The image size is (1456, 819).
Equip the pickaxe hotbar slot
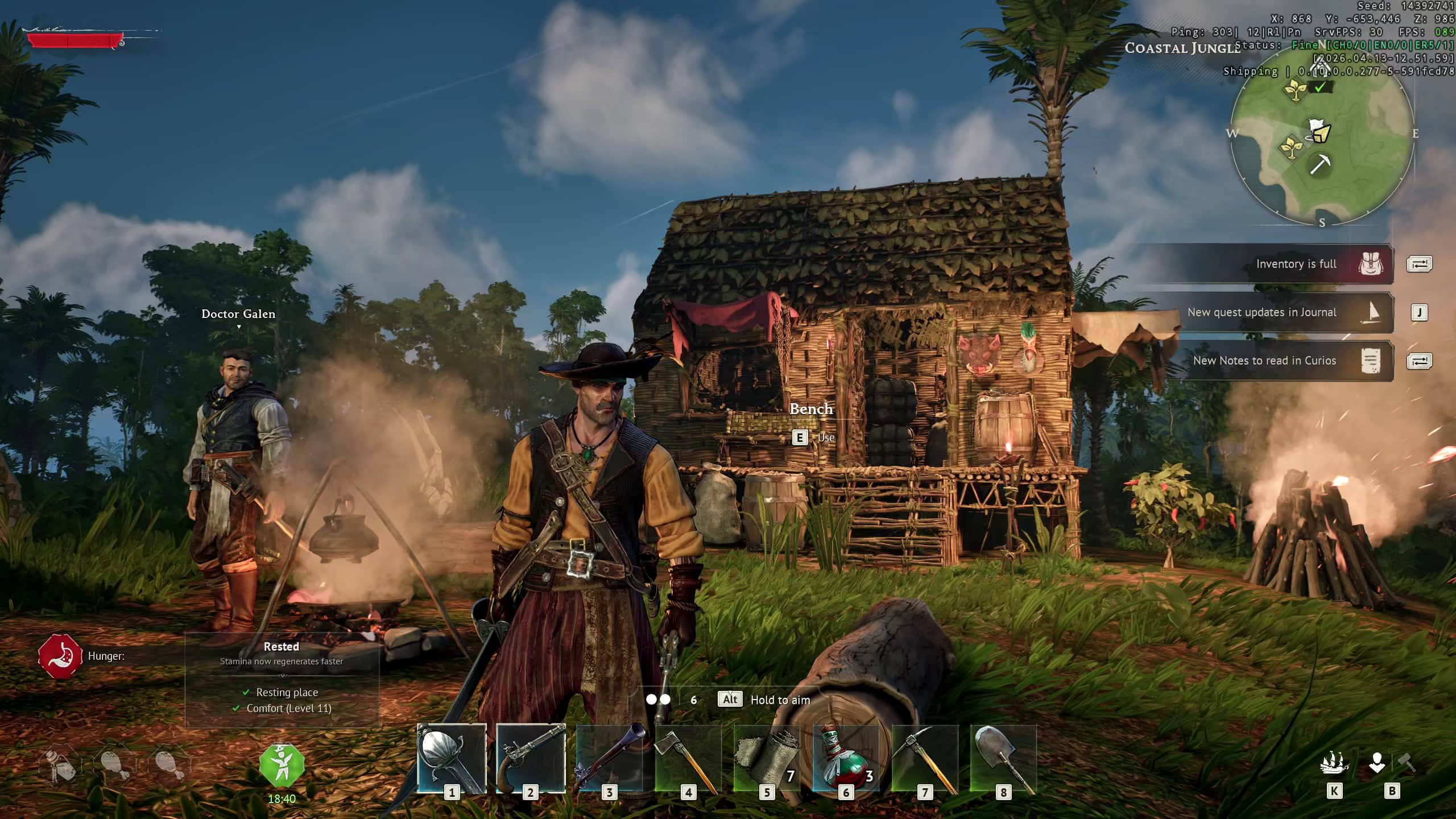coord(925,759)
